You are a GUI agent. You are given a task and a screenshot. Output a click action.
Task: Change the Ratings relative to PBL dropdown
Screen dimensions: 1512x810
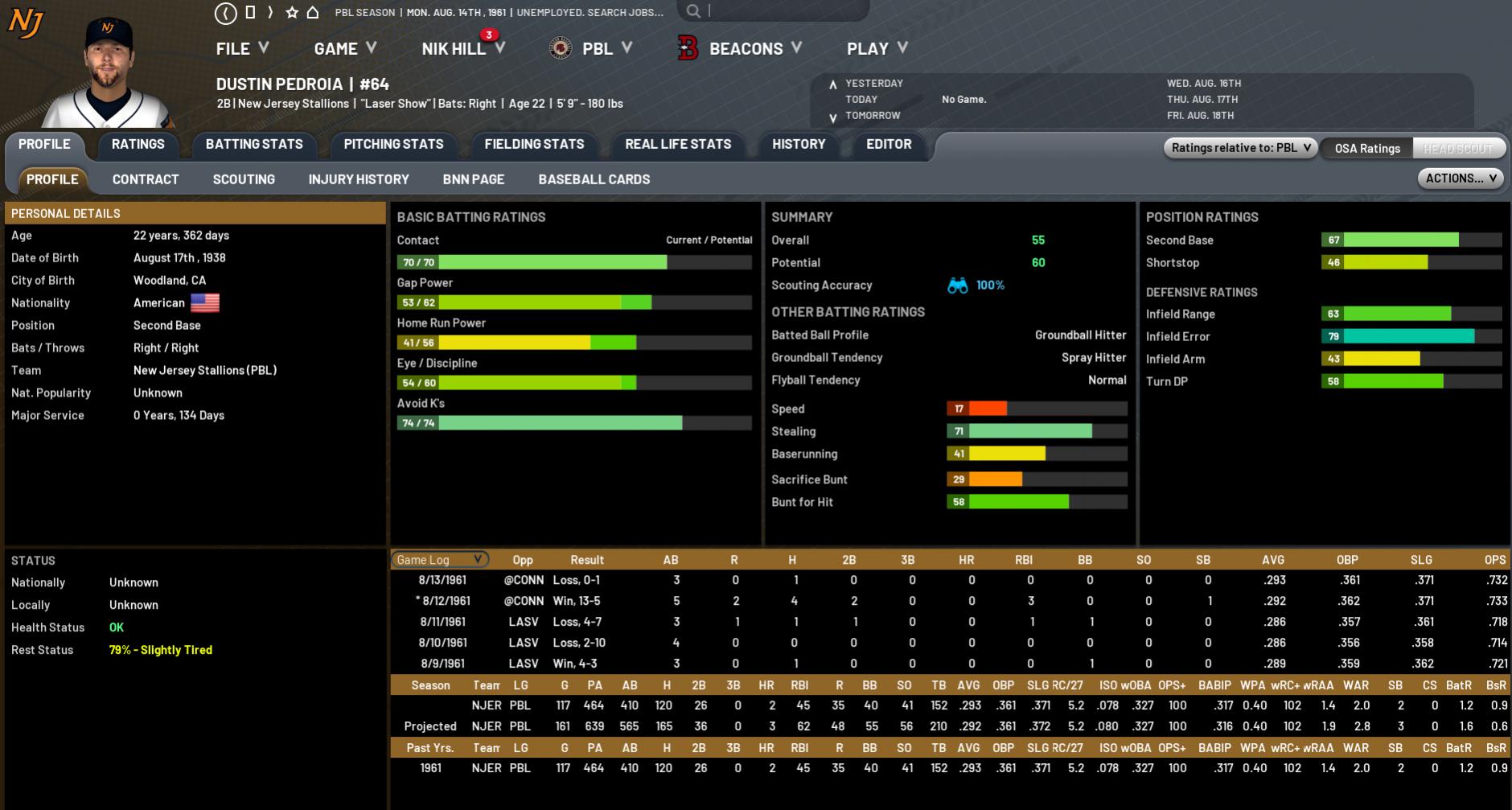tap(1240, 148)
